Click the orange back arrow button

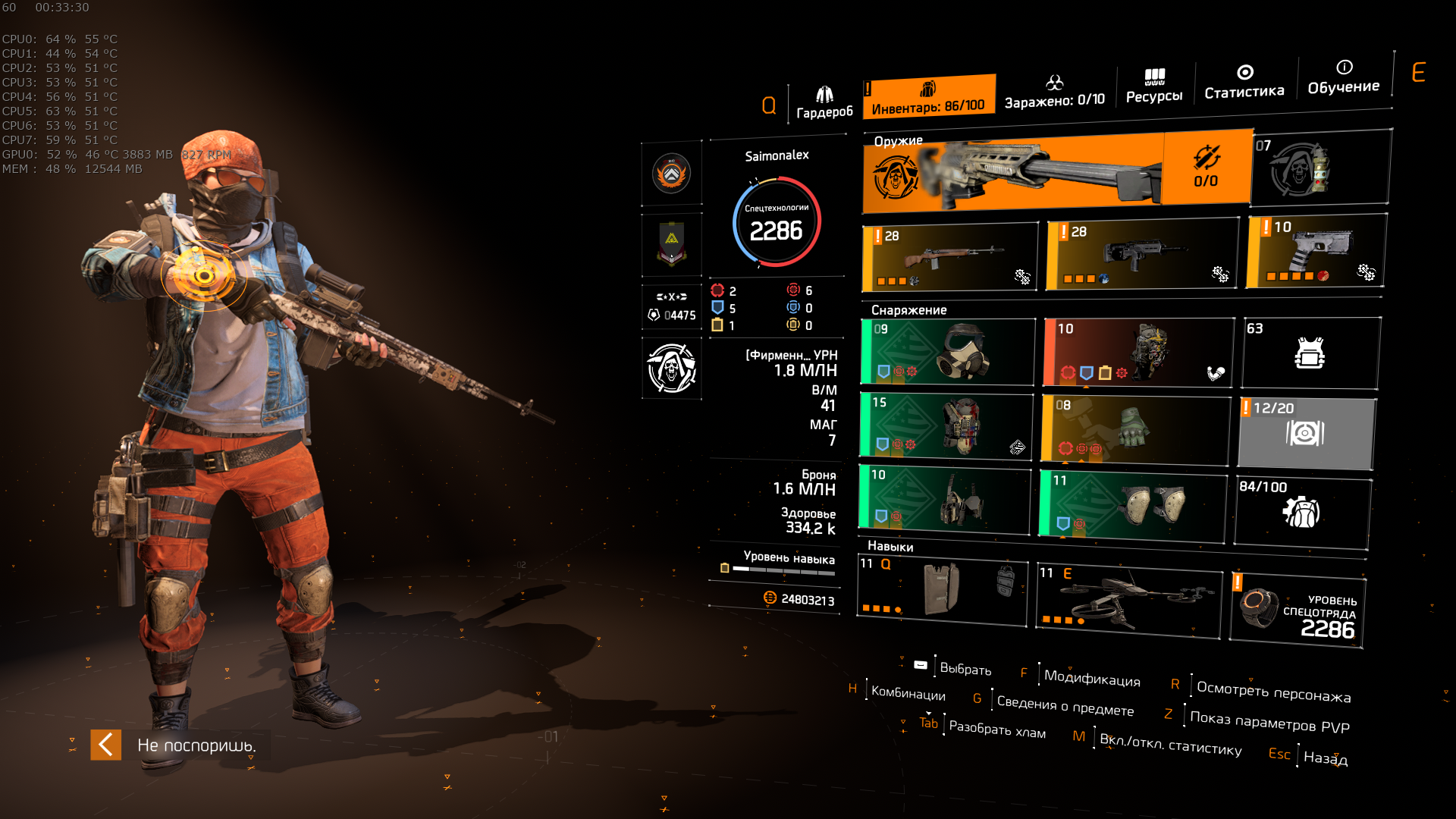105,745
